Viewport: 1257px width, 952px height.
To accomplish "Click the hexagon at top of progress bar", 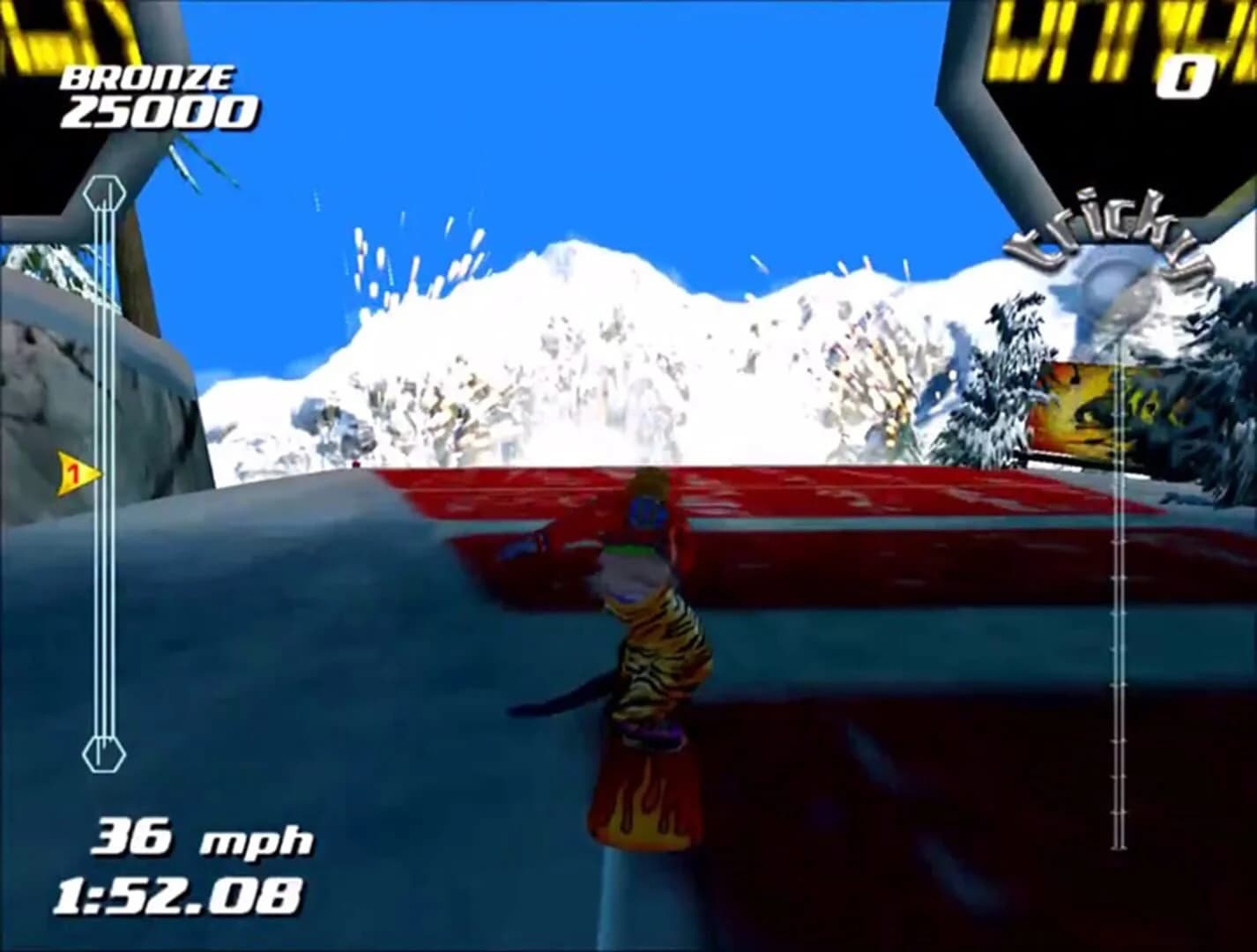I will [103, 192].
